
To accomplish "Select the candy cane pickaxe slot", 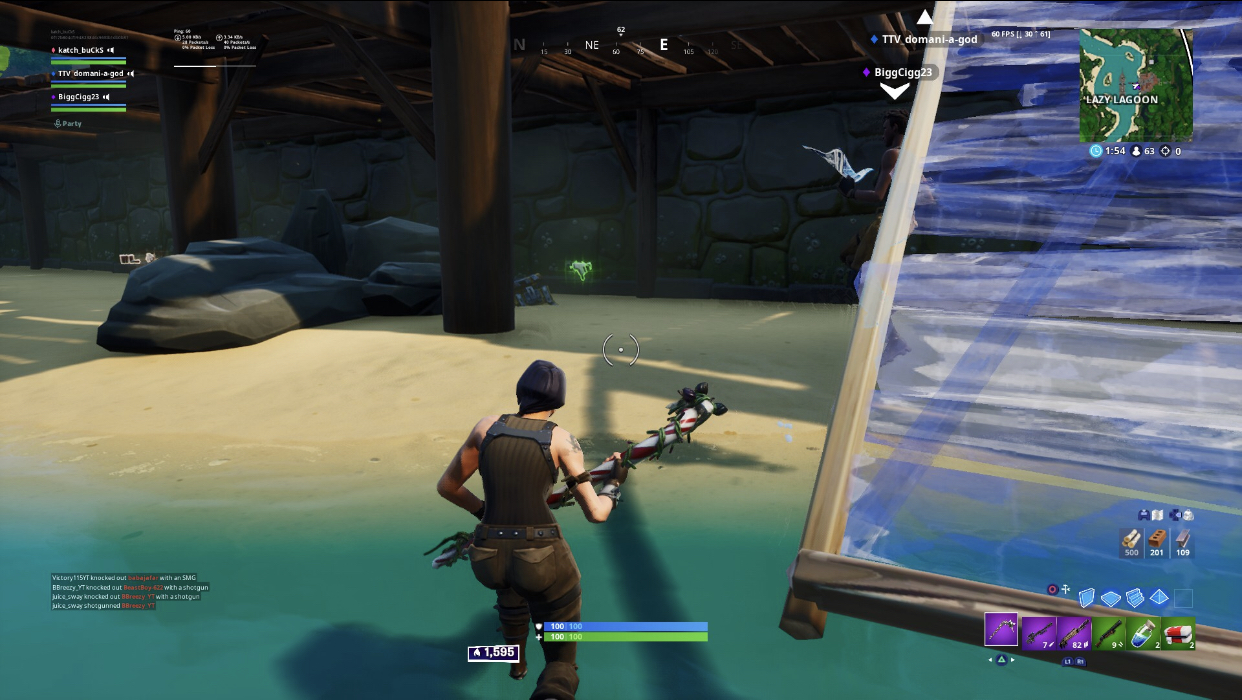I will [1002, 630].
